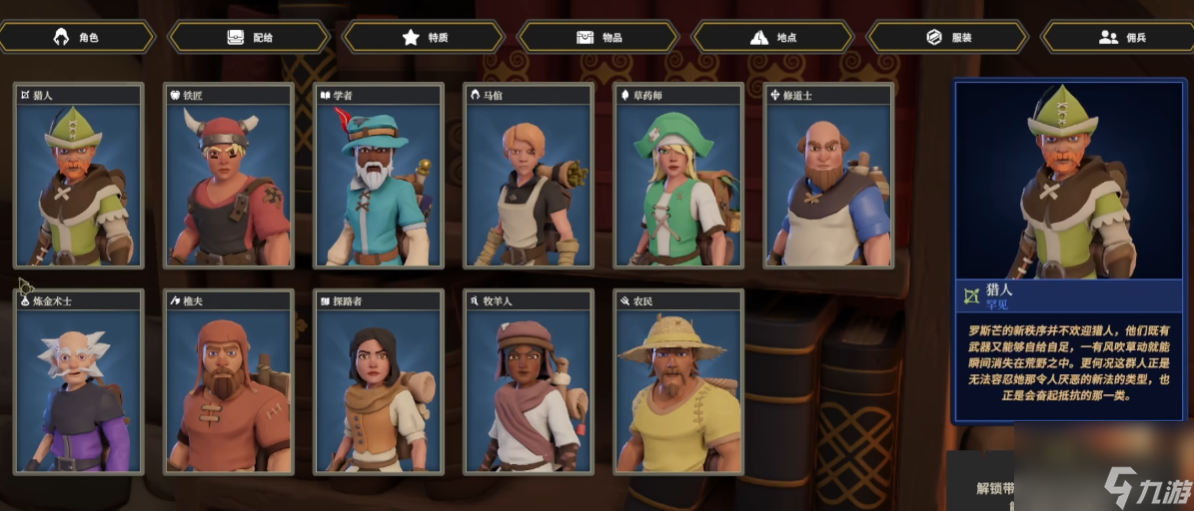Select the 修道士 character card
This screenshot has height=511, width=1194.
coord(829,176)
